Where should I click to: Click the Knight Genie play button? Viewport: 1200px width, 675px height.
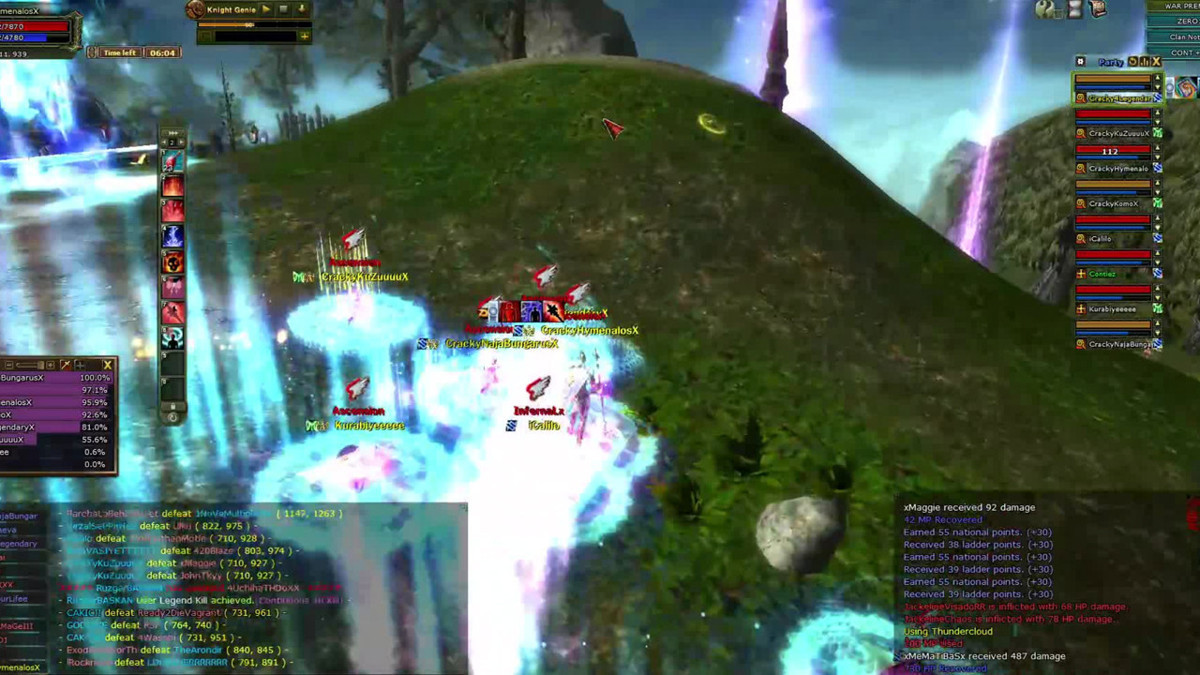[x=267, y=9]
